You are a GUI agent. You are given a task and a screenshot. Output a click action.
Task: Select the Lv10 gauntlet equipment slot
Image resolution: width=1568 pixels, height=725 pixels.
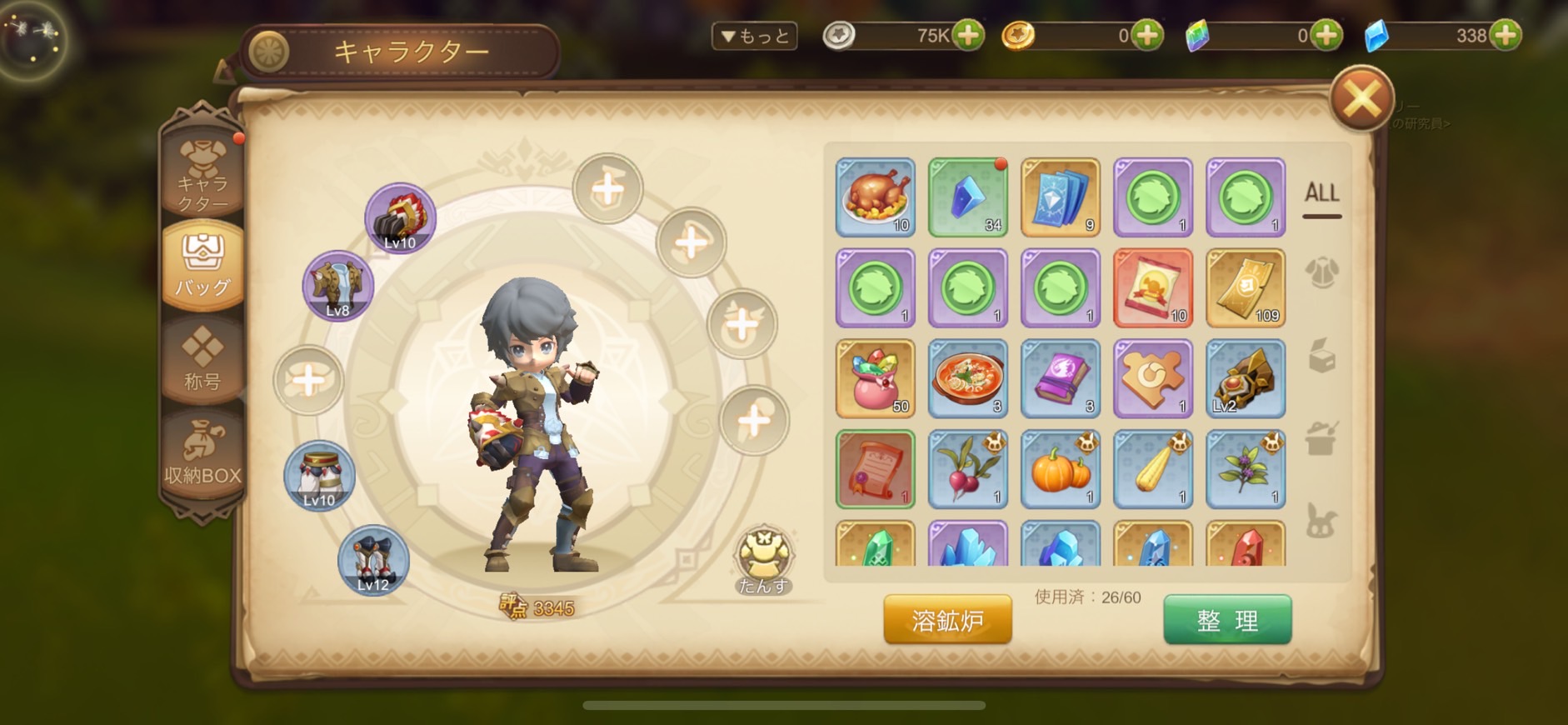(400, 218)
